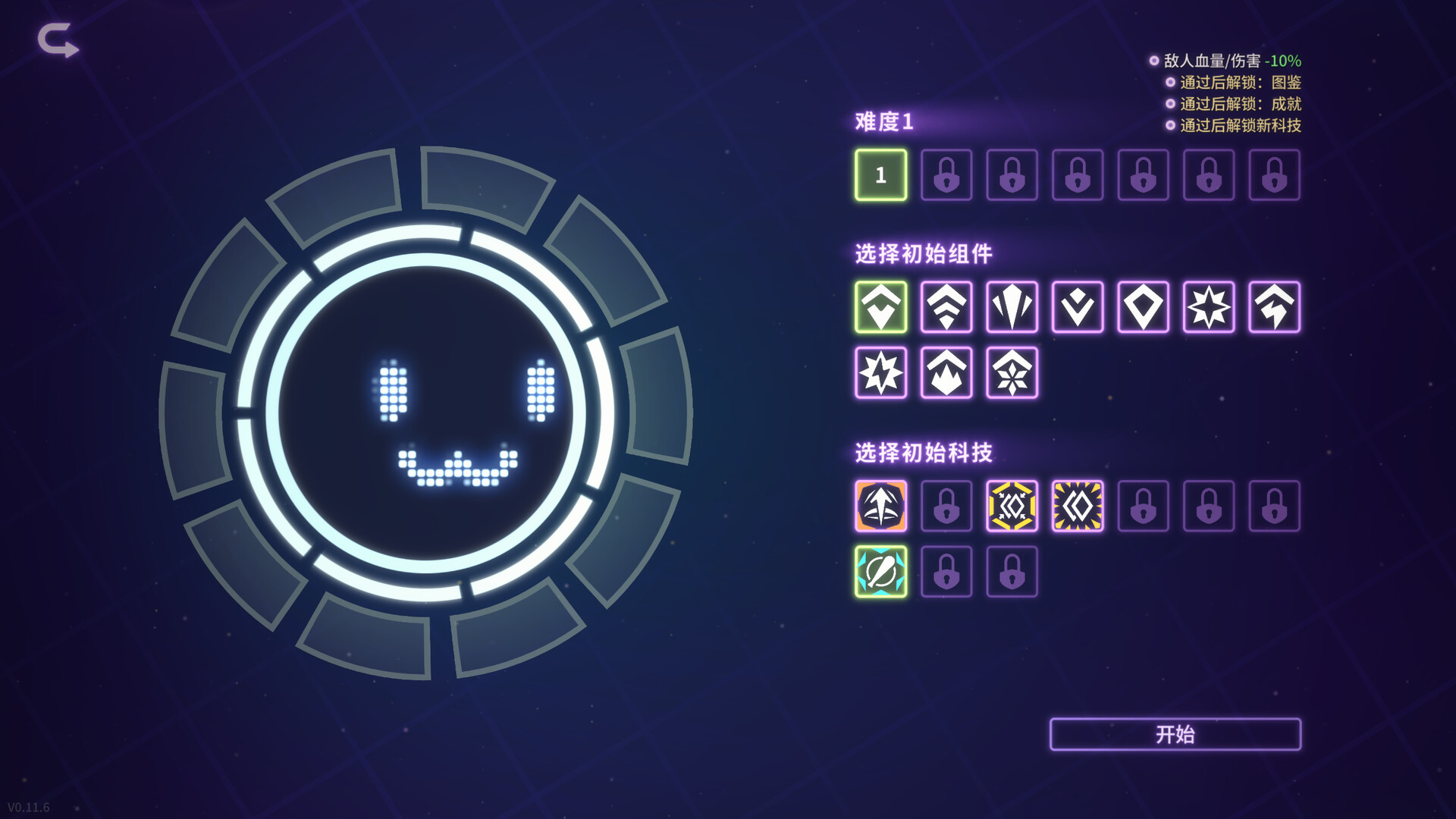Click the locked tech slot beside the orange tech
This screenshot has width=1456, height=819.
[946, 507]
